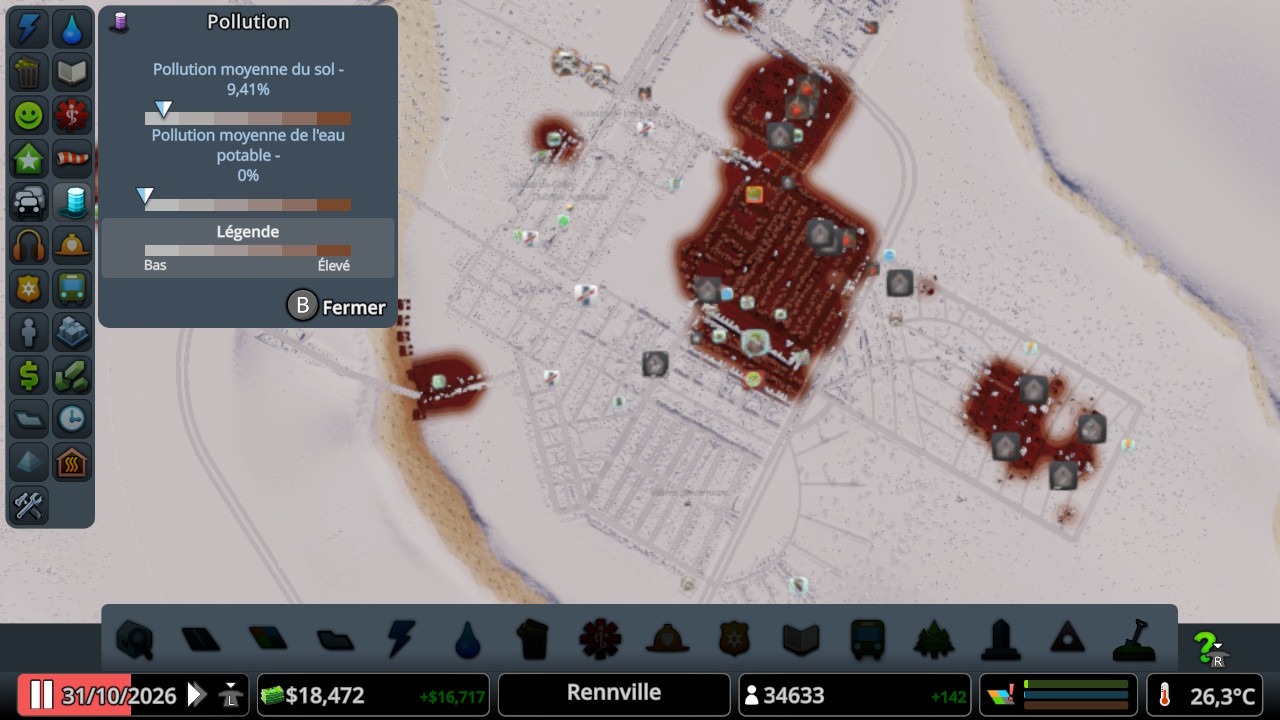1280x720 pixels.
Task: Select the happiness smiley info view
Action: click(x=28, y=116)
